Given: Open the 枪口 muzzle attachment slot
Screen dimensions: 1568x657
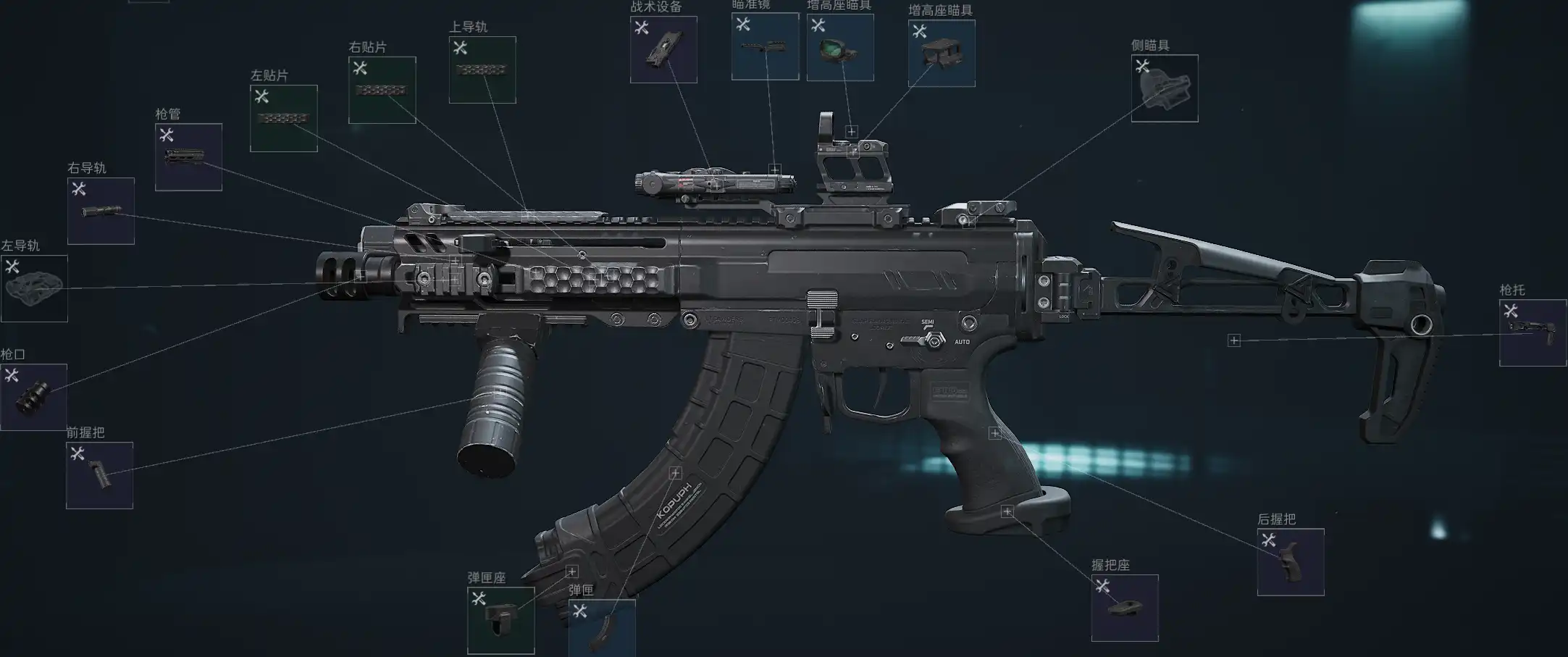Looking at the screenshot, I should [x=33, y=397].
